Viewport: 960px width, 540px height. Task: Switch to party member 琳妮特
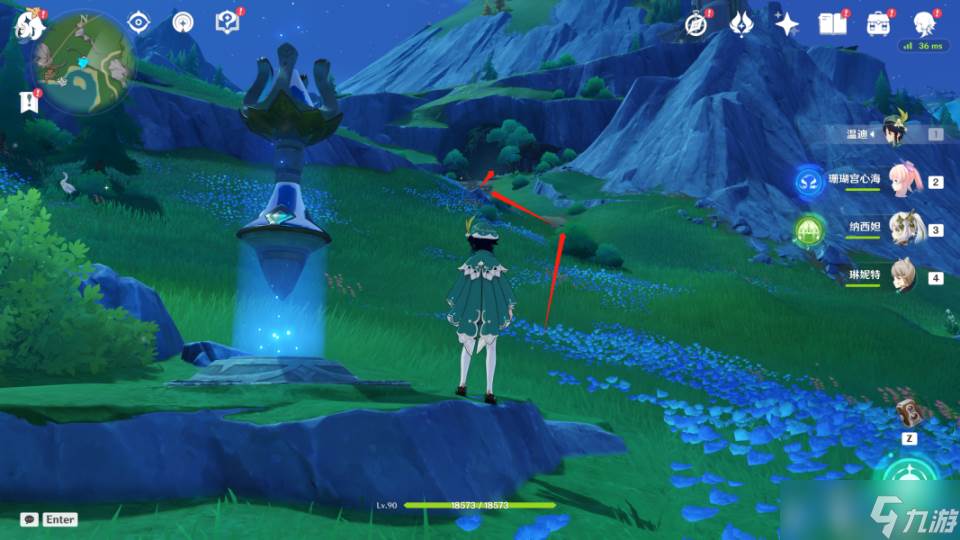tap(904, 276)
